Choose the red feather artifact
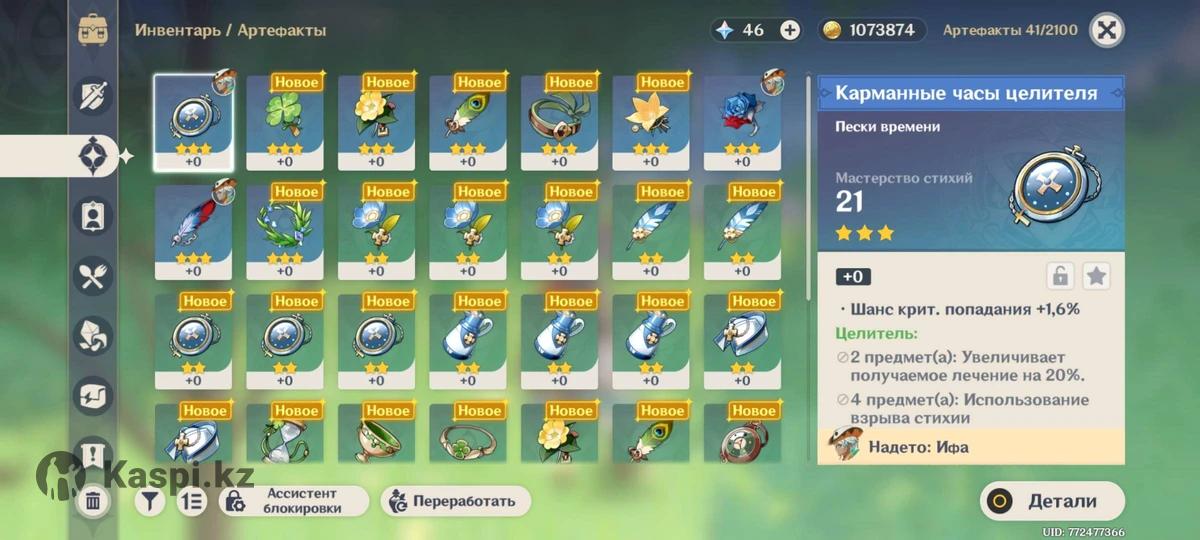 tap(193, 230)
